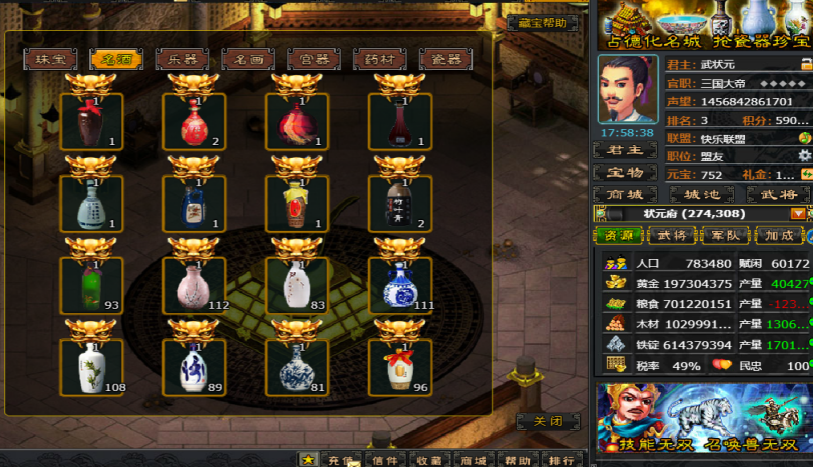Open the 排行 ranking button

(x=562, y=460)
